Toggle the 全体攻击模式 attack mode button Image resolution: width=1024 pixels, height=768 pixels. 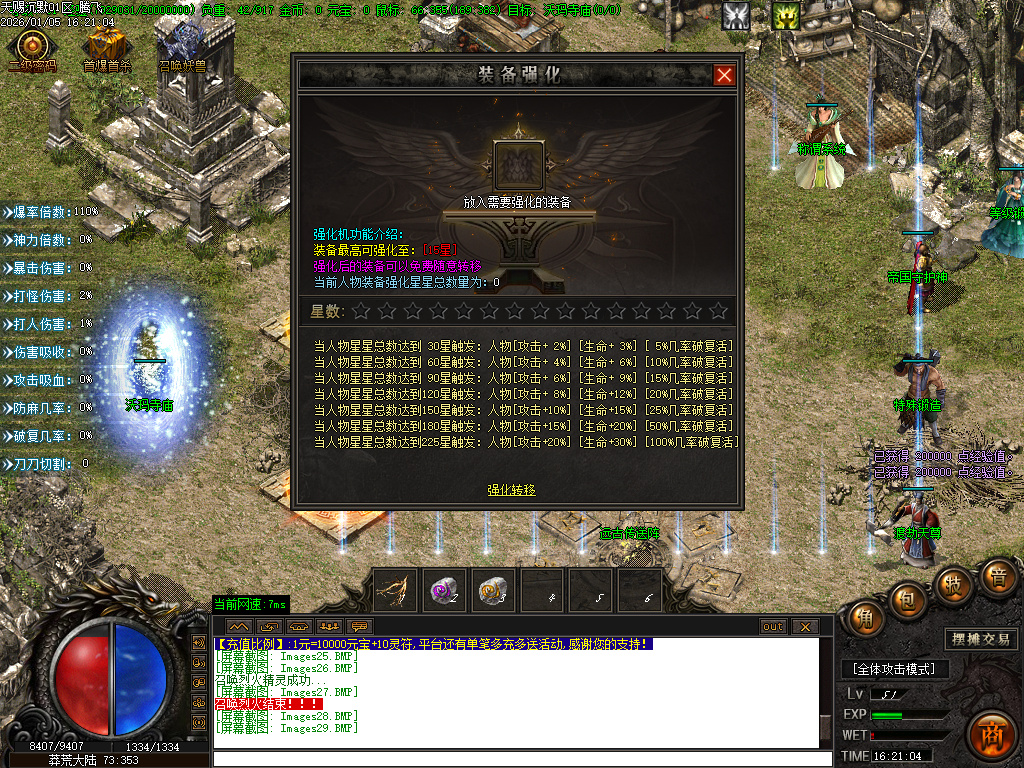click(893, 668)
